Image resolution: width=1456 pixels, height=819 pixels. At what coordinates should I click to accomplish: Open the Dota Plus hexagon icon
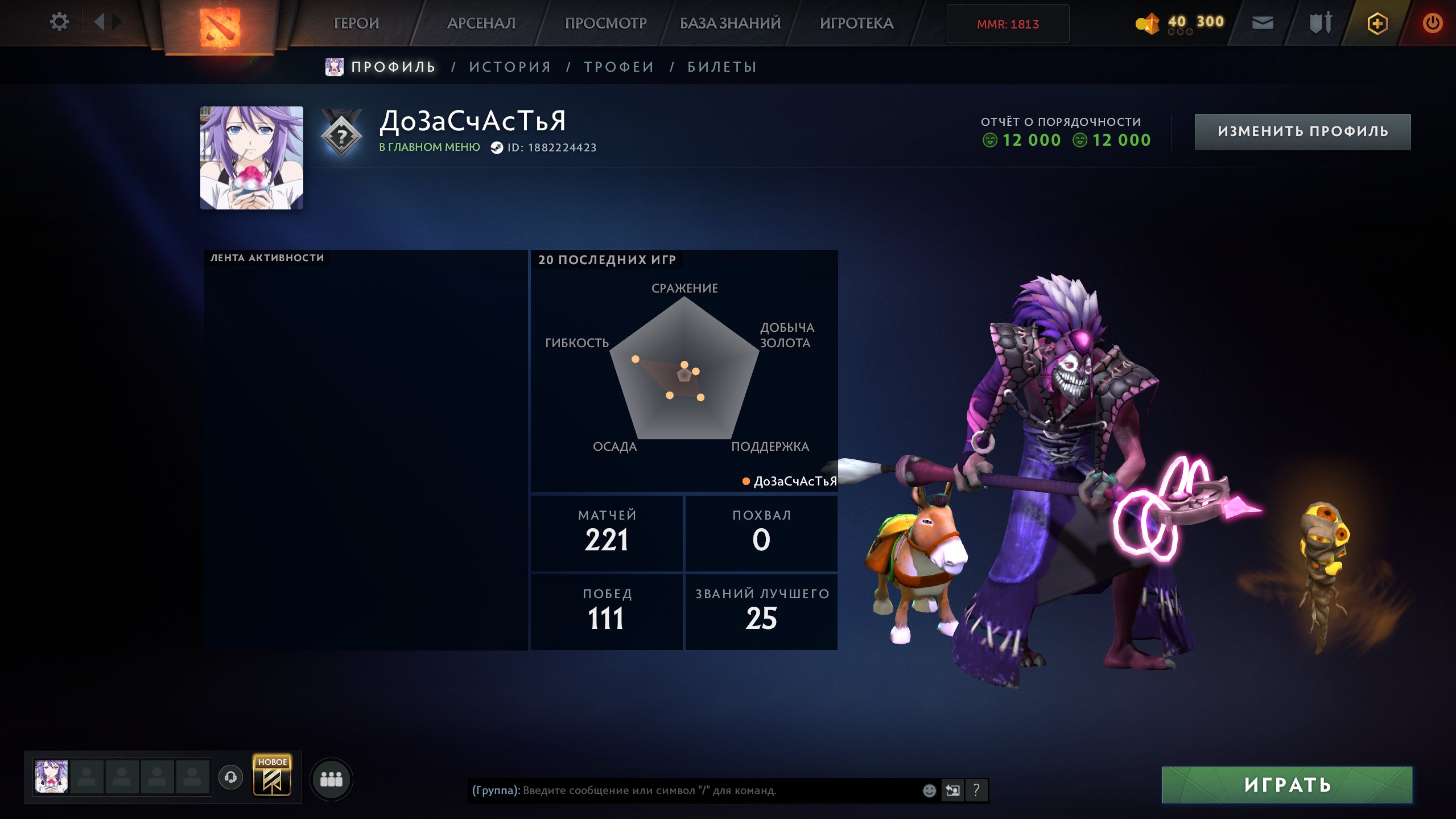tap(1379, 23)
